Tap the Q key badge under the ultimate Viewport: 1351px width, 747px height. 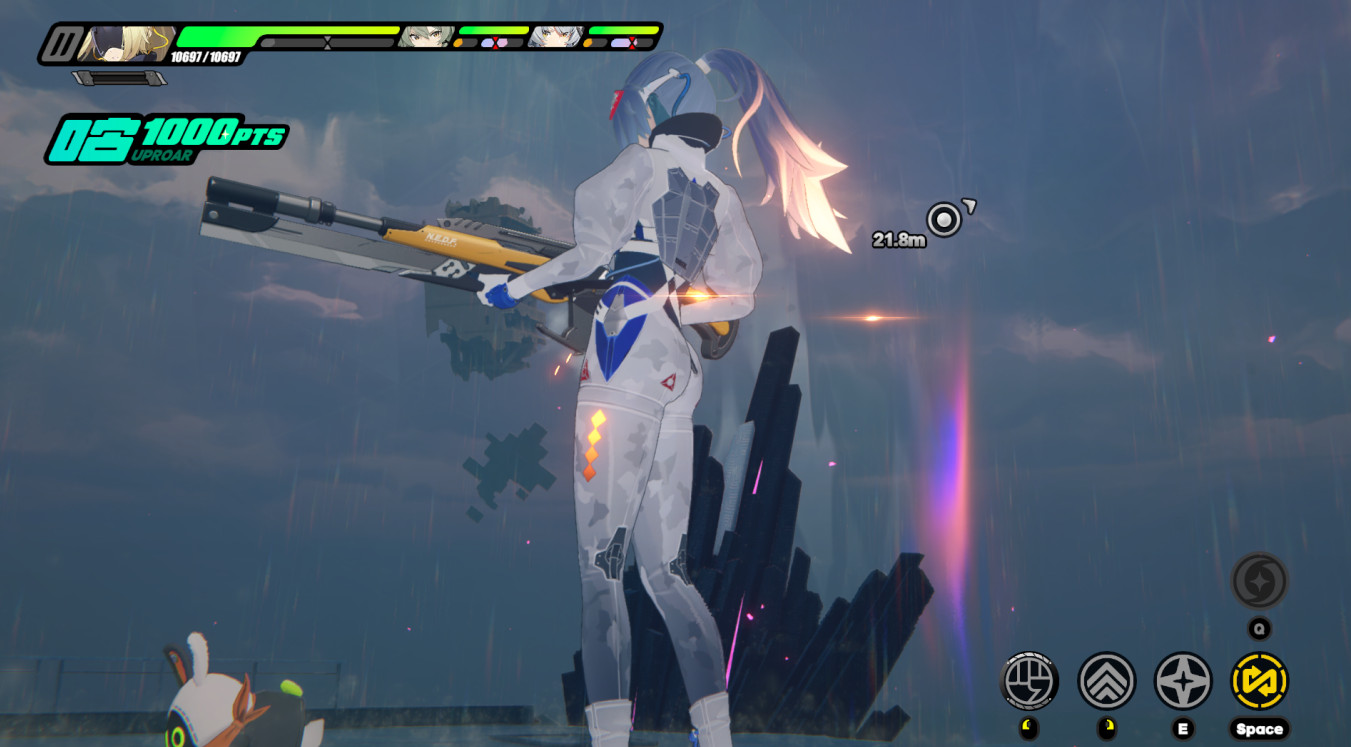coord(1259,628)
